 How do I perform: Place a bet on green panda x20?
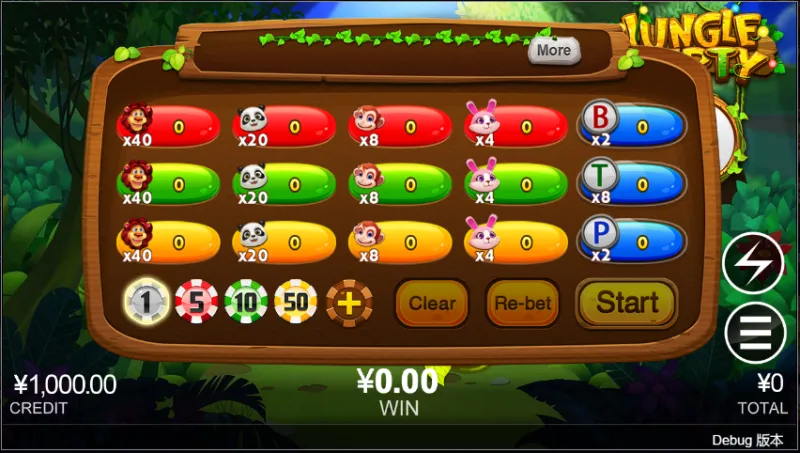tap(285, 185)
